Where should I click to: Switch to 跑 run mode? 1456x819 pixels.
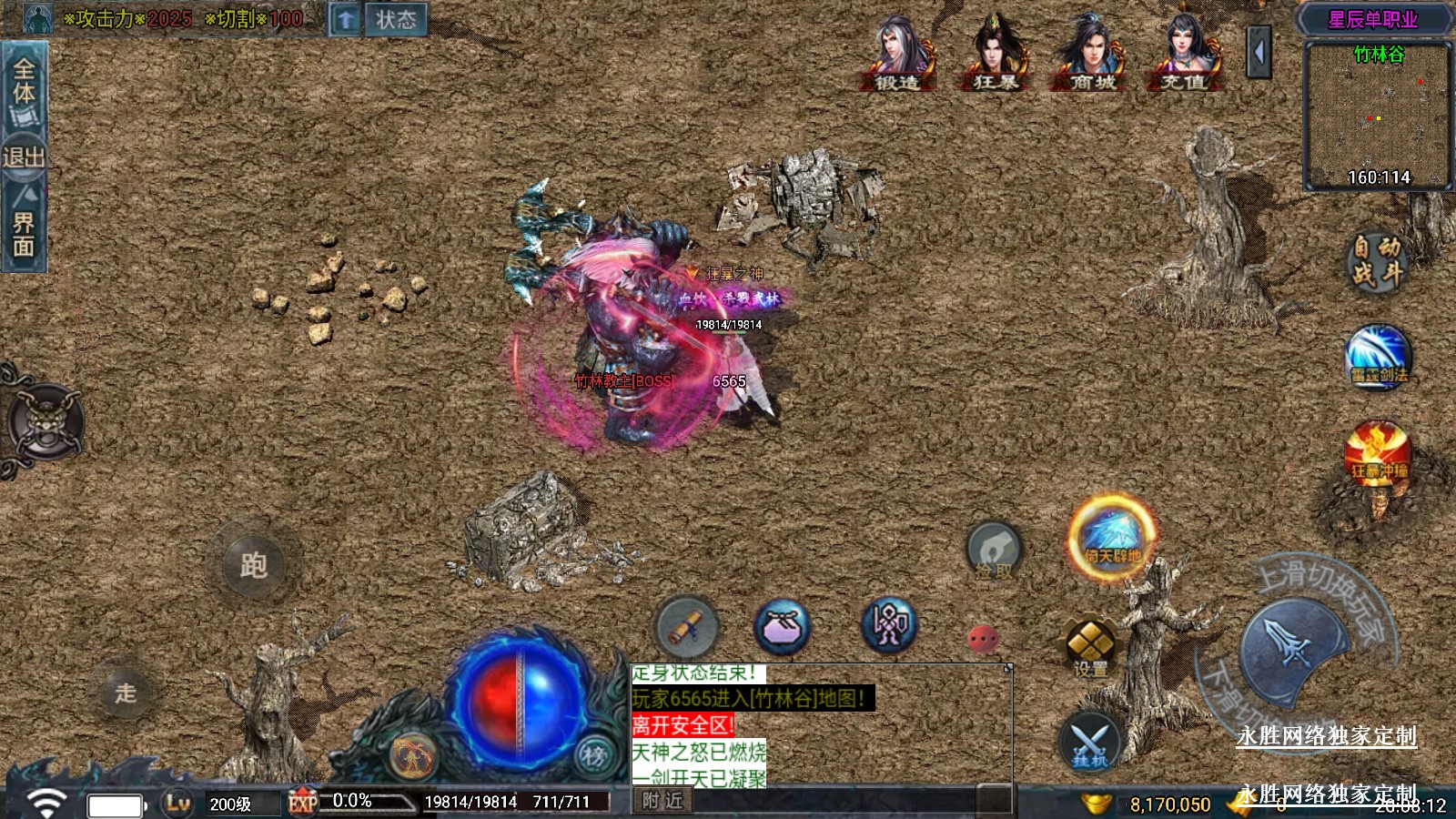[254, 565]
